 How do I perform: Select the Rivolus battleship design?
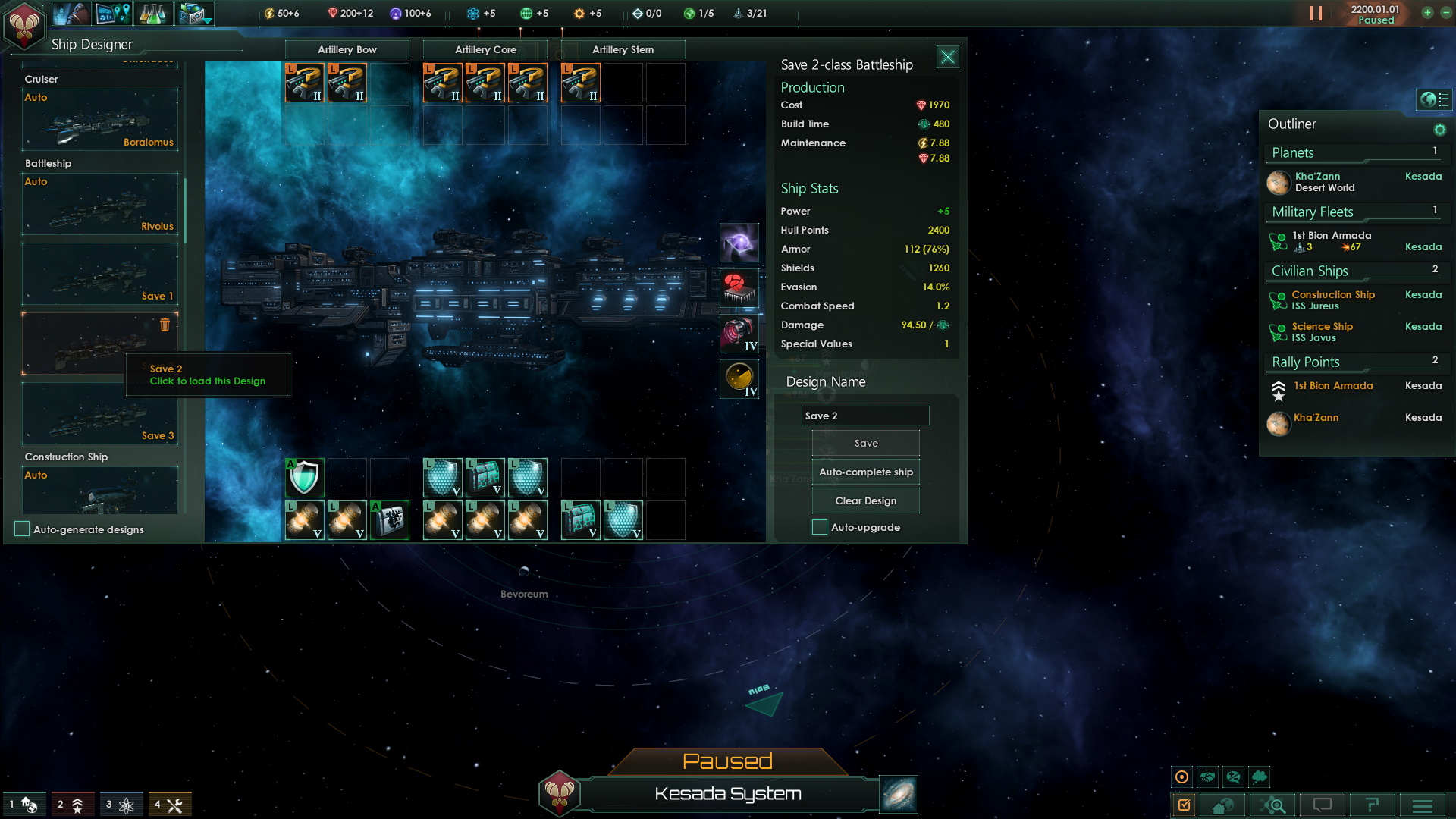pyautogui.click(x=100, y=205)
